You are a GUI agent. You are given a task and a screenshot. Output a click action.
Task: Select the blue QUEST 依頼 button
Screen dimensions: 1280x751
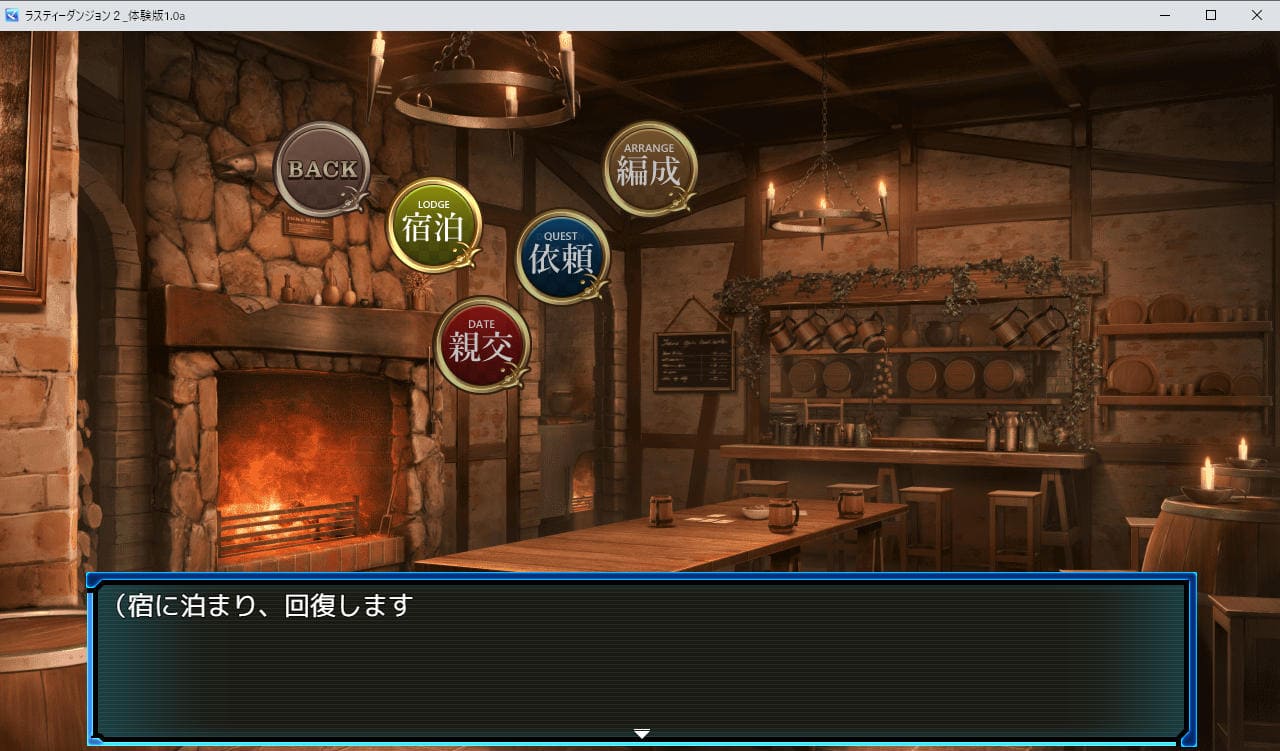[x=562, y=256]
